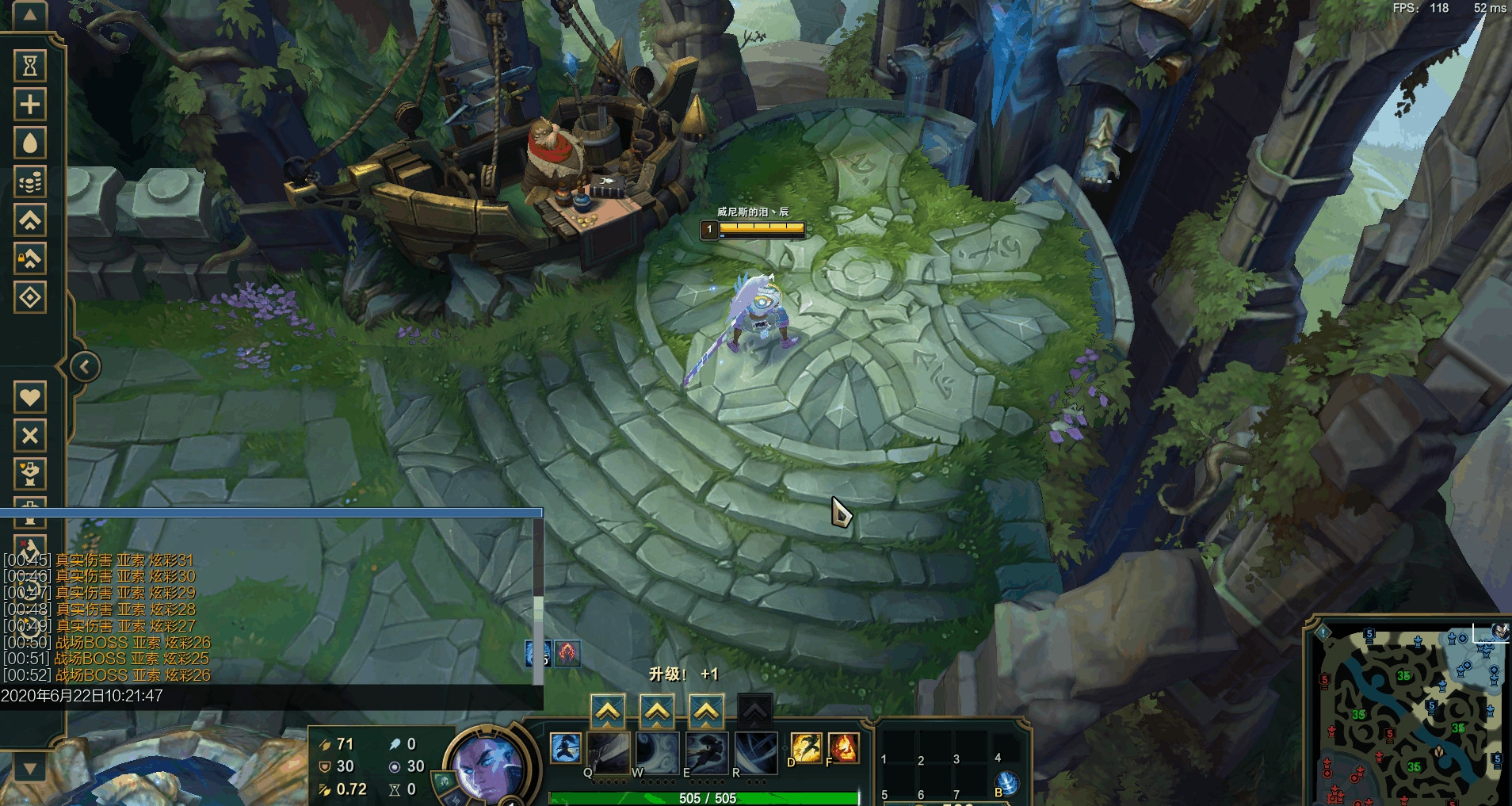Image resolution: width=1512 pixels, height=806 pixels.
Task: Activate the Ignite summoner spell
Action: (843, 748)
